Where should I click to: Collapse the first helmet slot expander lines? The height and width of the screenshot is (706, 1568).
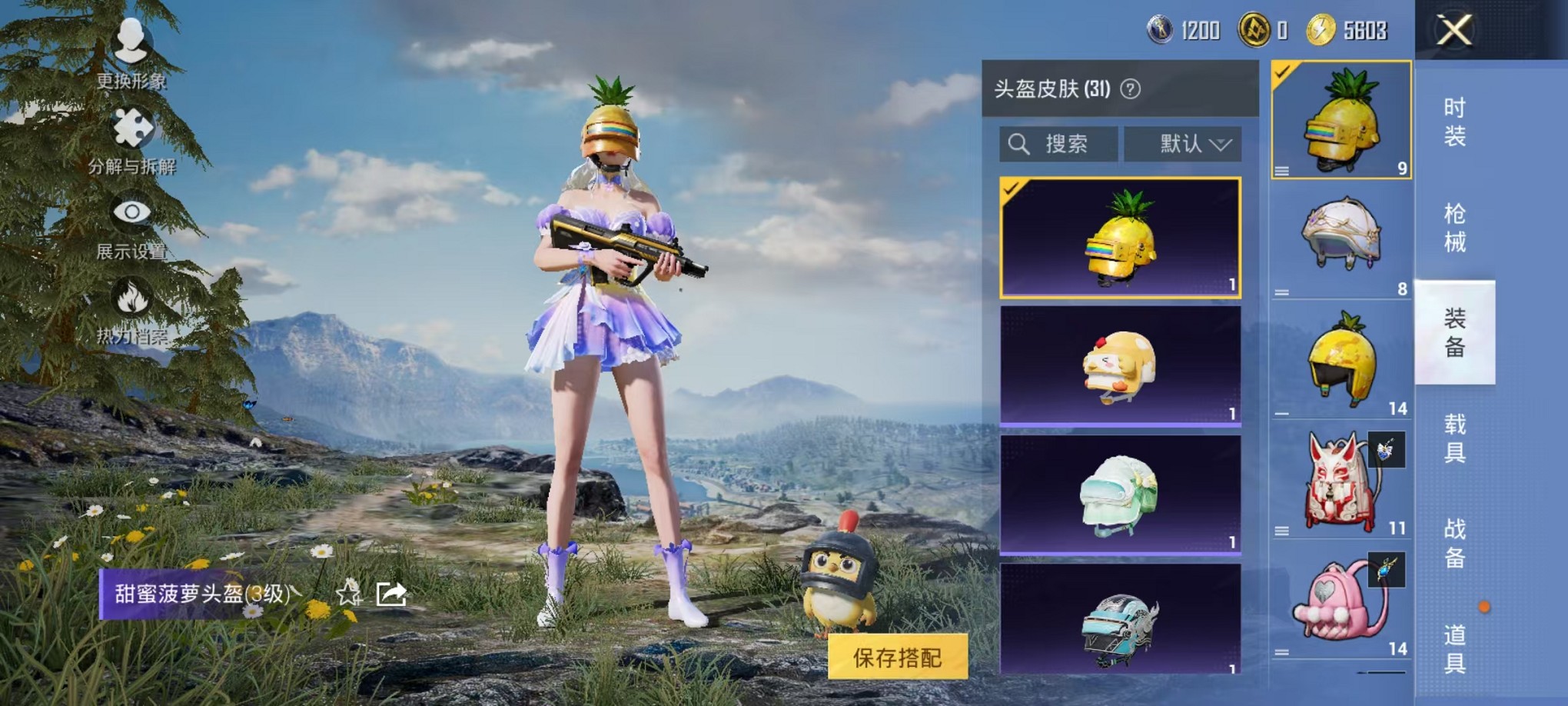[x=1281, y=171]
